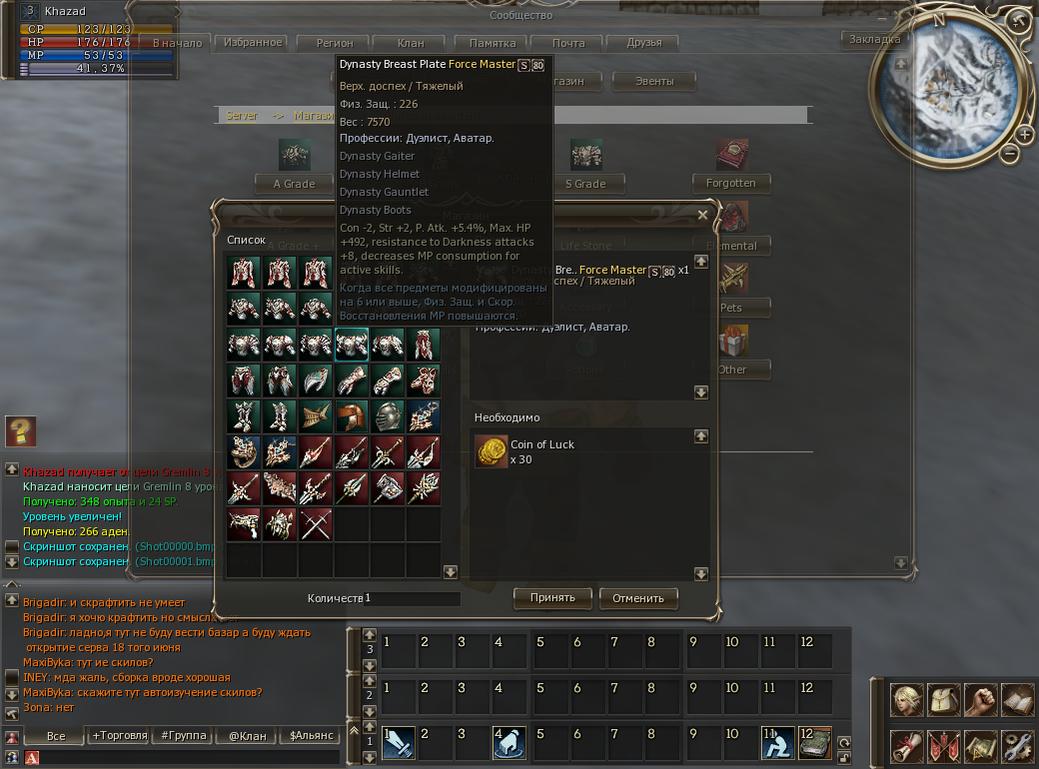Cancel the exchange with Отменить
The width and height of the screenshot is (1039, 769).
(x=638, y=599)
